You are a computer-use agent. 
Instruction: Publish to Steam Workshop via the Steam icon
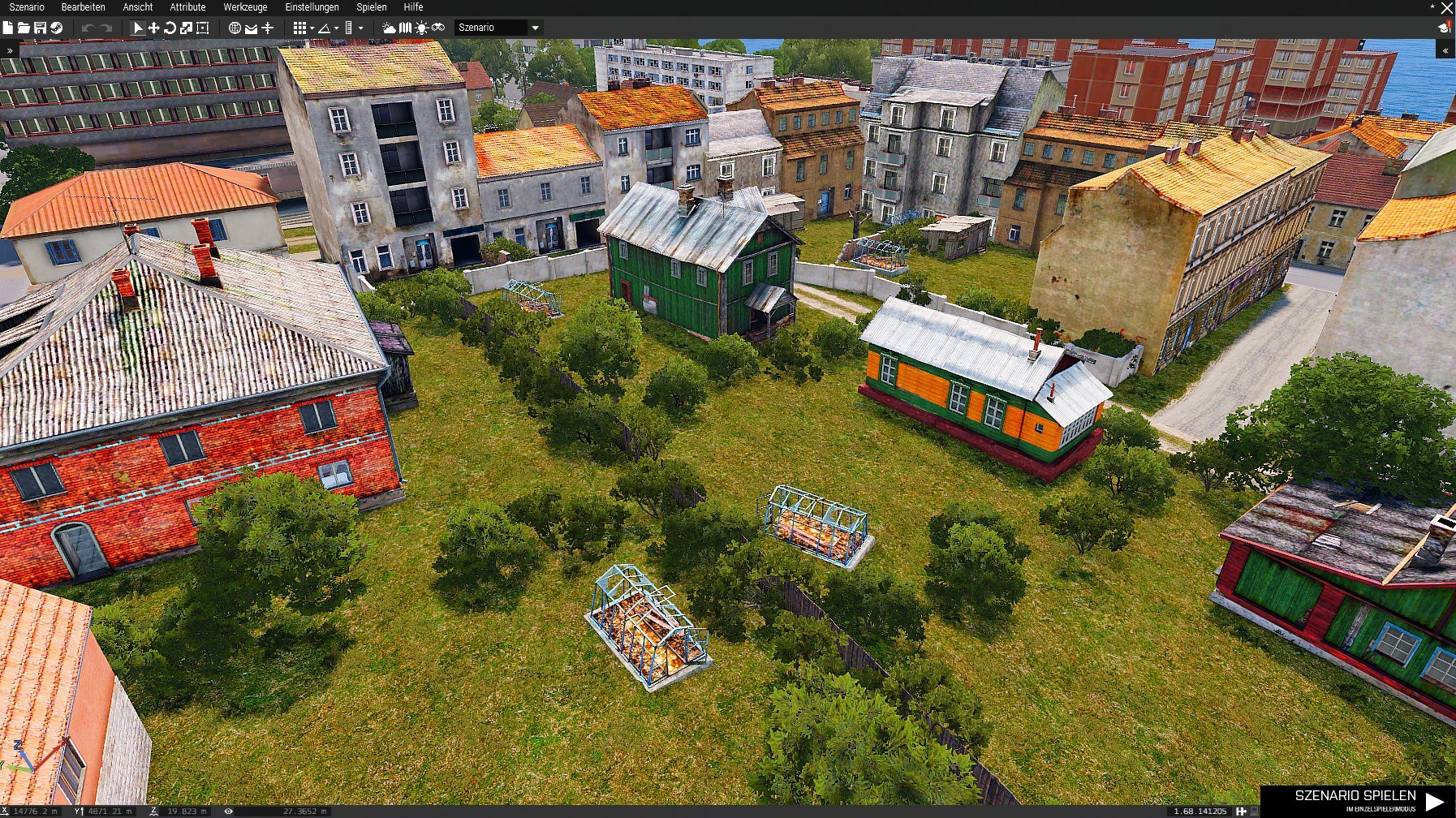tap(56, 28)
